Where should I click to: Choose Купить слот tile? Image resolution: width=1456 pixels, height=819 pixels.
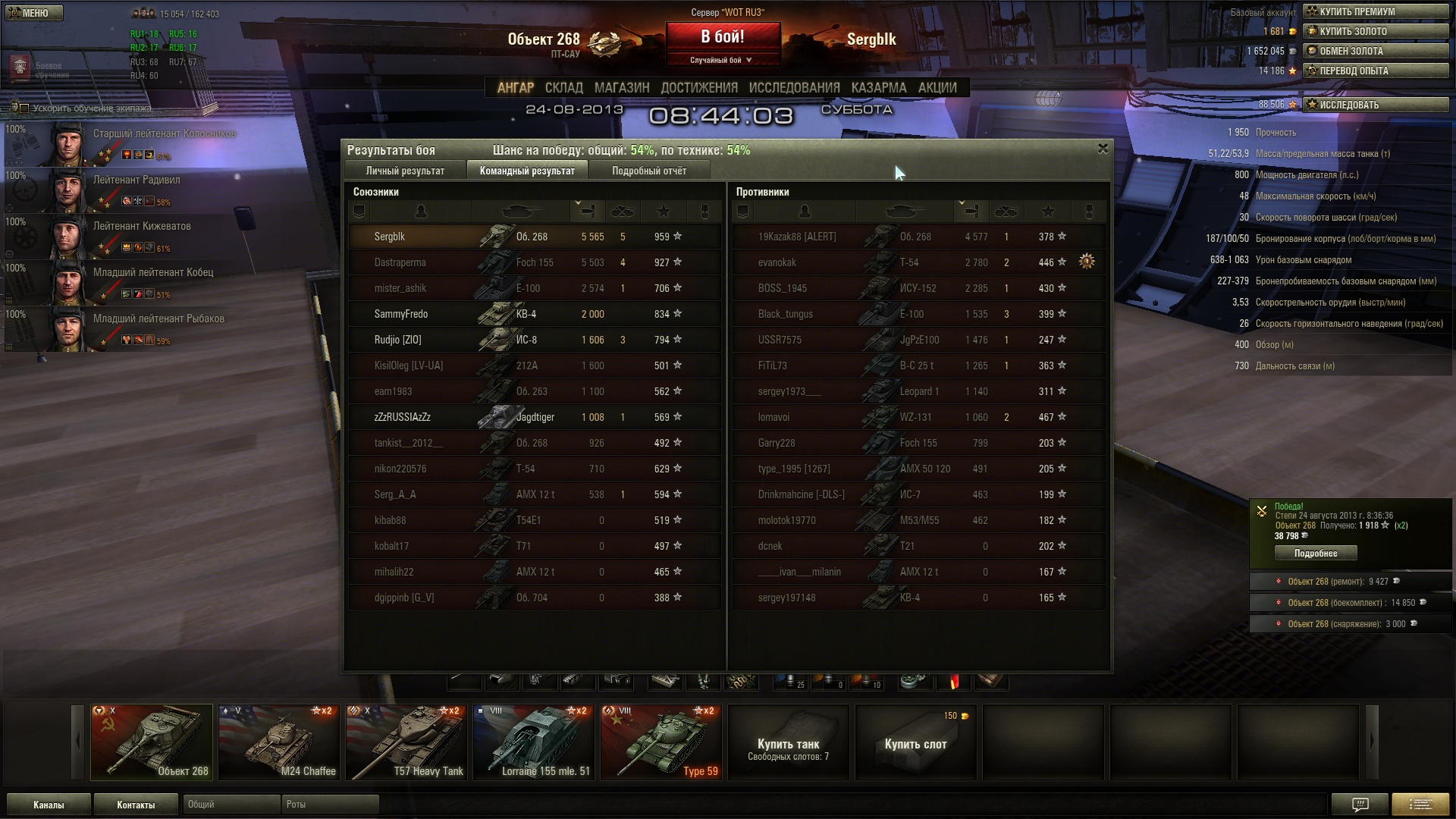(915, 742)
